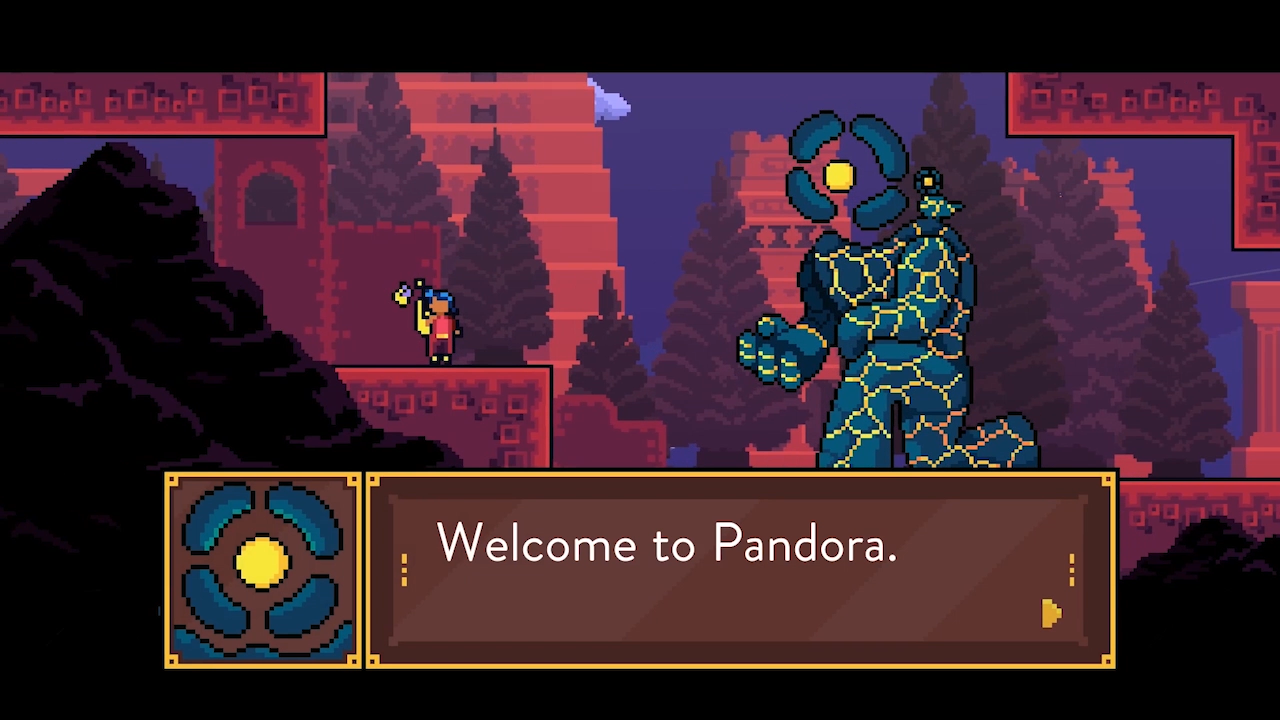Click the right quotation mark decoration in the dialogue

pyautogui.click(x=1071, y=568)
